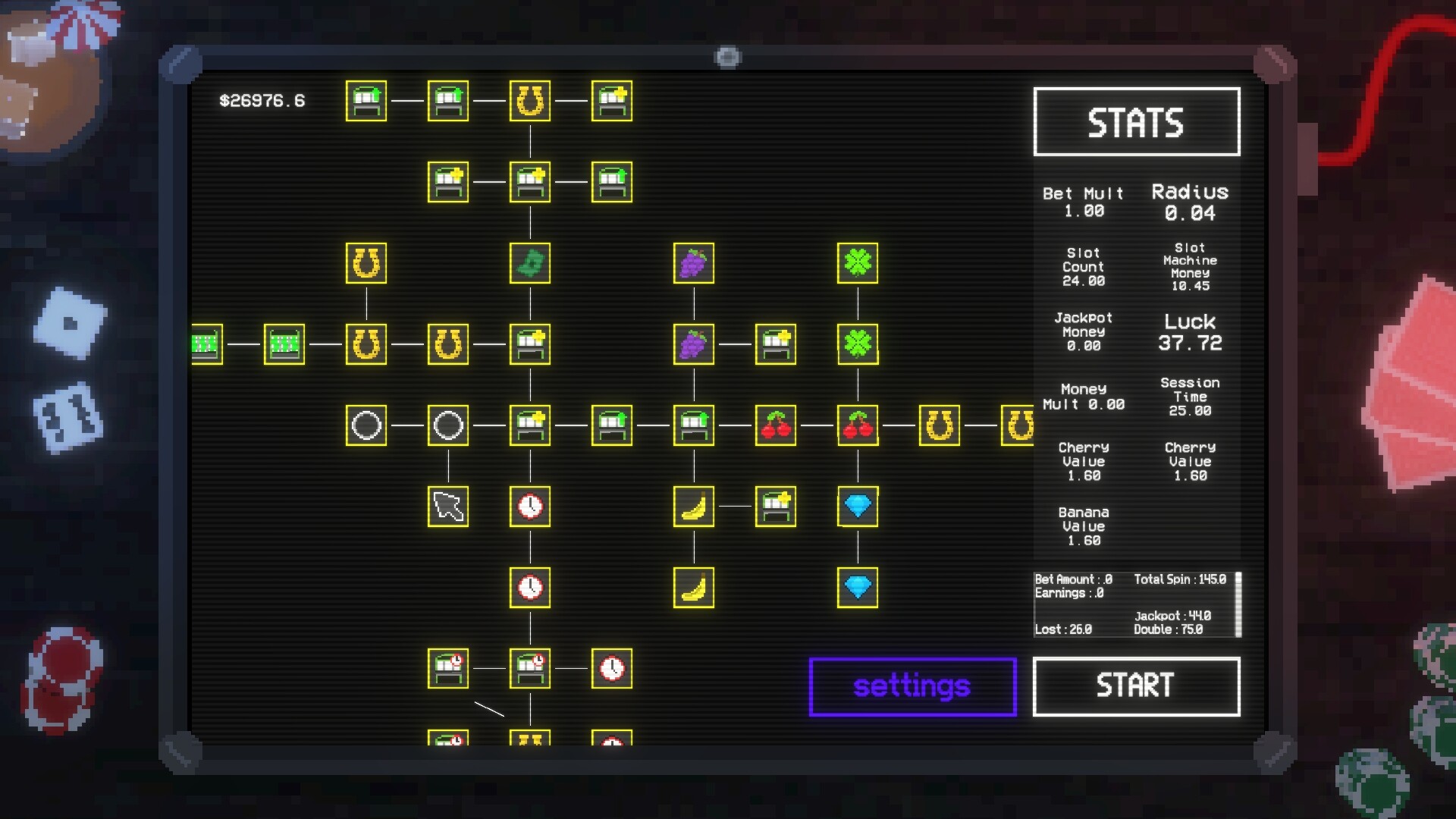Open the settings menu
The width and height of the screenshot is (1456, 819).
pos(912,686)
